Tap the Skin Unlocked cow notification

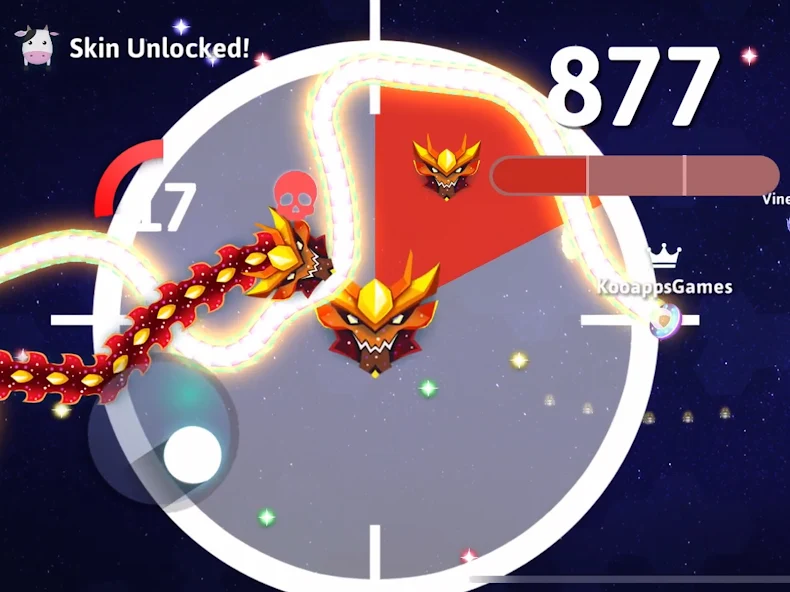click(135, 47)
